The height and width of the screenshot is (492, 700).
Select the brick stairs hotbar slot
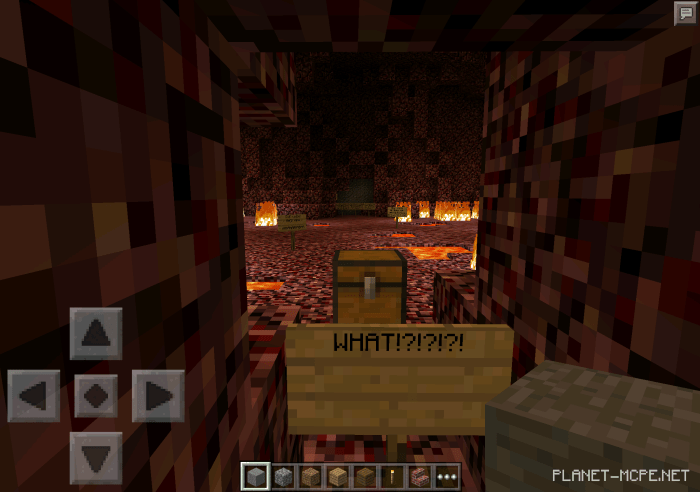[x=419, y=476]
